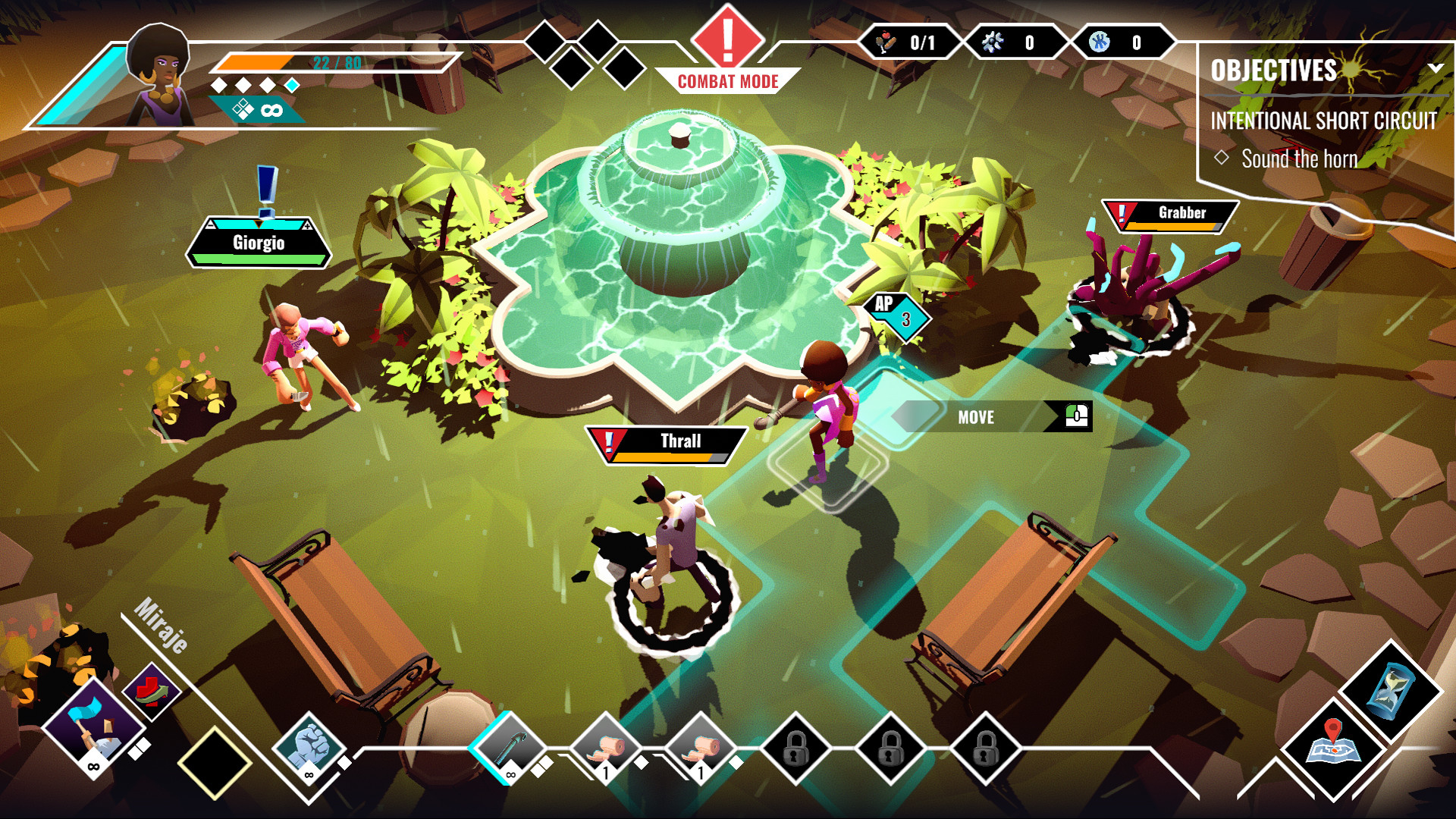The height and width of the screenshot is (819, 1456).
Task: Select the empty yellow-bordered slot
Action: pyautogui.click(x=215, y=762)
